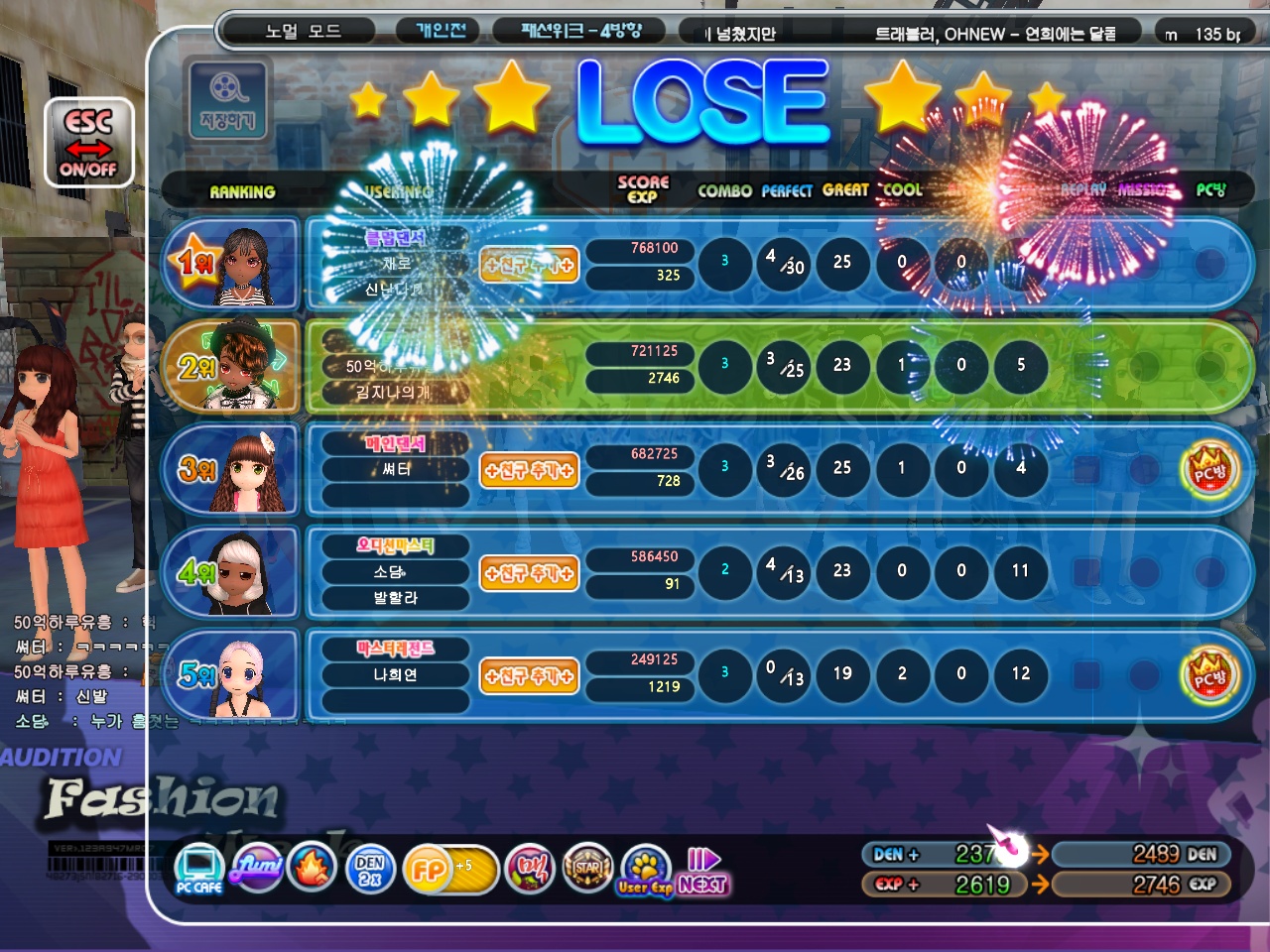1270x952 pixels.
Task: Click the NEXT button to continue
Action: (x=704, y=873)
